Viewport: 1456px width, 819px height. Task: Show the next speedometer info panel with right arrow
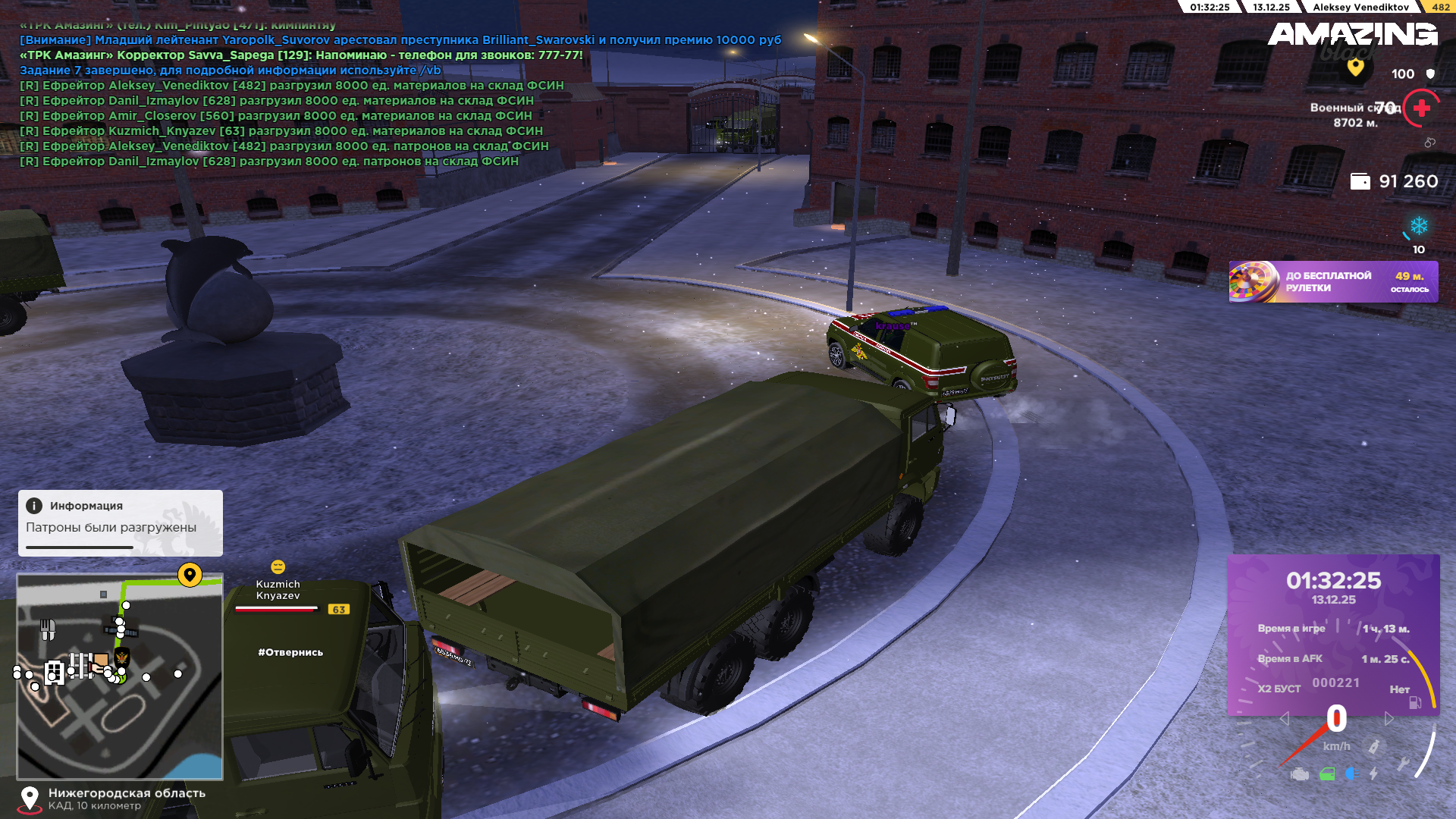1389,718
